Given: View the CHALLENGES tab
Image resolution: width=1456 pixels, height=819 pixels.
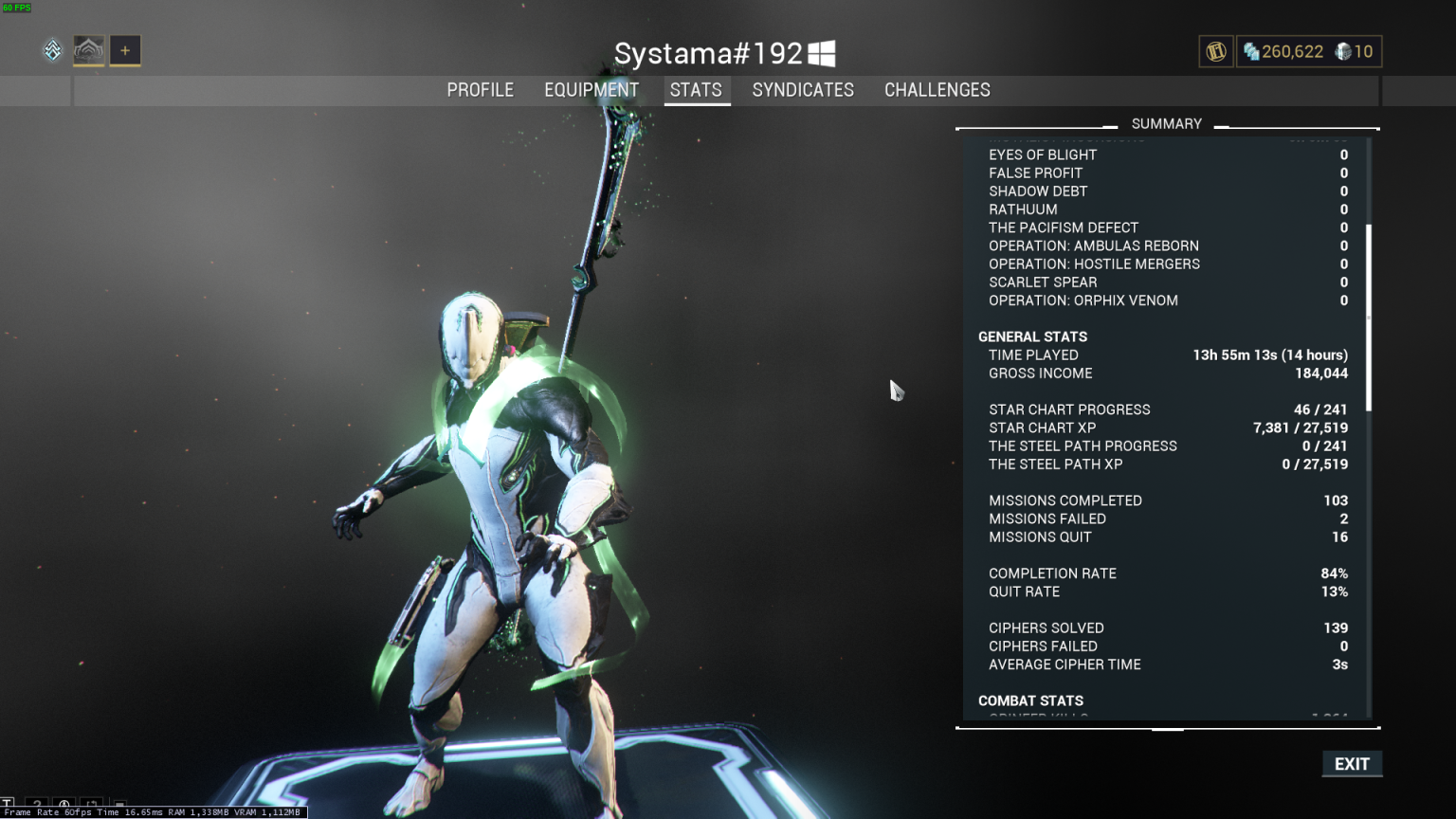Looking at the screenshot, I should (937, 90).
